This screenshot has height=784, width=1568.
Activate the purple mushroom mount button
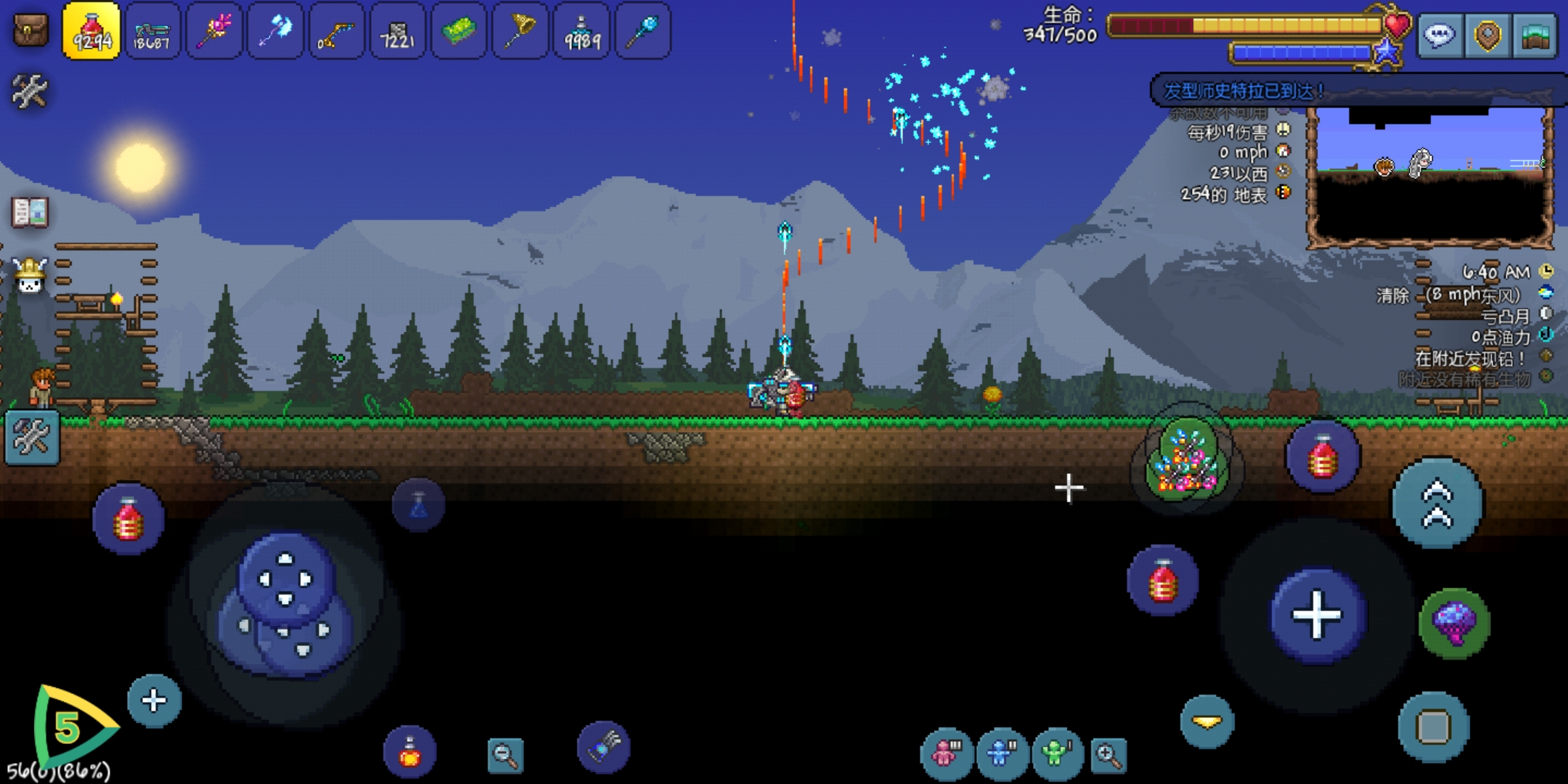pos(1454,623)
